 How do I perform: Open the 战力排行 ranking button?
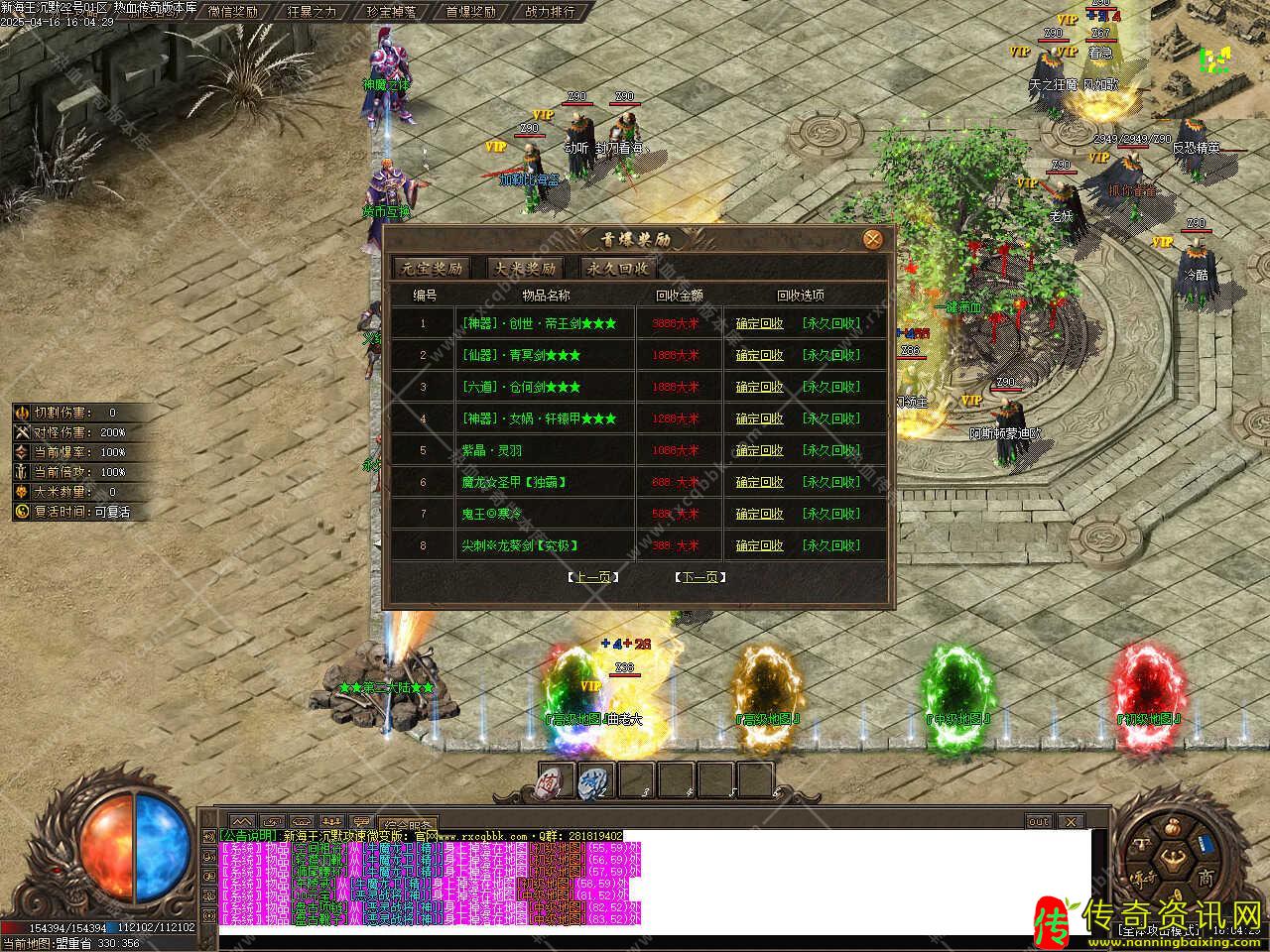click(550, 12)
